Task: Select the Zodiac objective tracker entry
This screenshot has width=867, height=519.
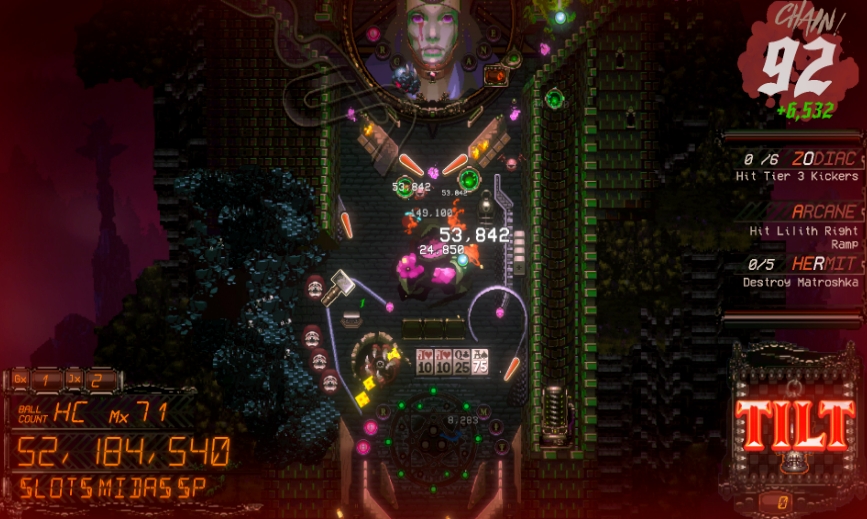Action: click(800, 166)
